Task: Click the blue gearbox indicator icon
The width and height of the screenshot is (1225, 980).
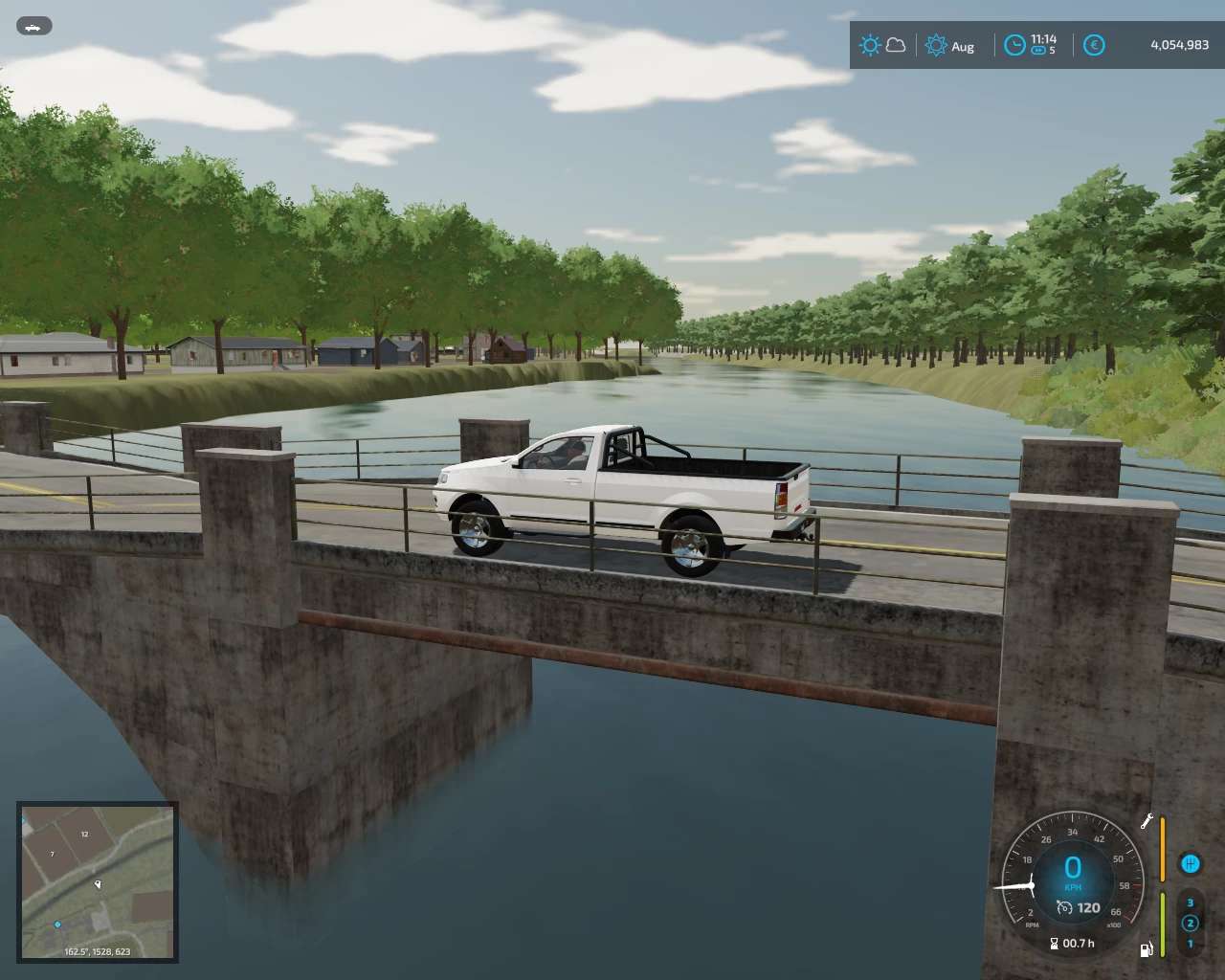Action: point(1190,864)
